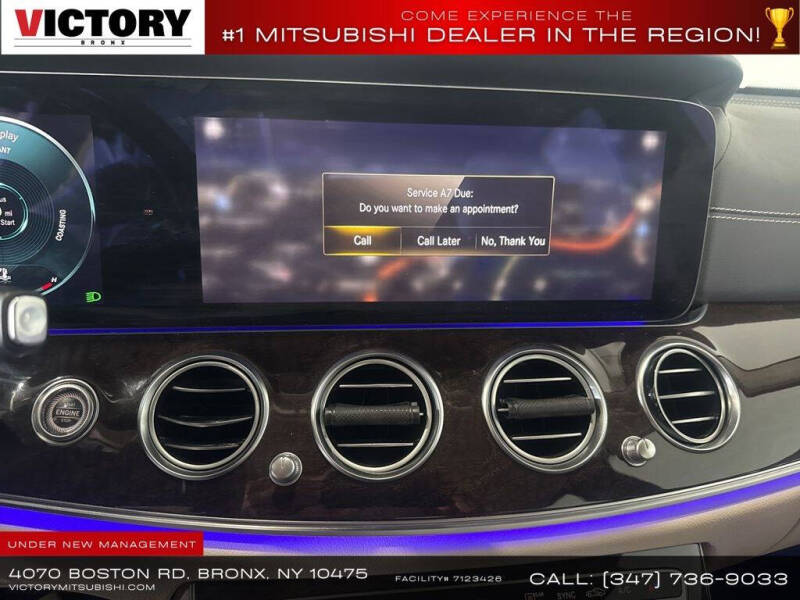The image size is (800, 600).
Task: Choose Call in the service dialog
Action: tap(362, 241)
